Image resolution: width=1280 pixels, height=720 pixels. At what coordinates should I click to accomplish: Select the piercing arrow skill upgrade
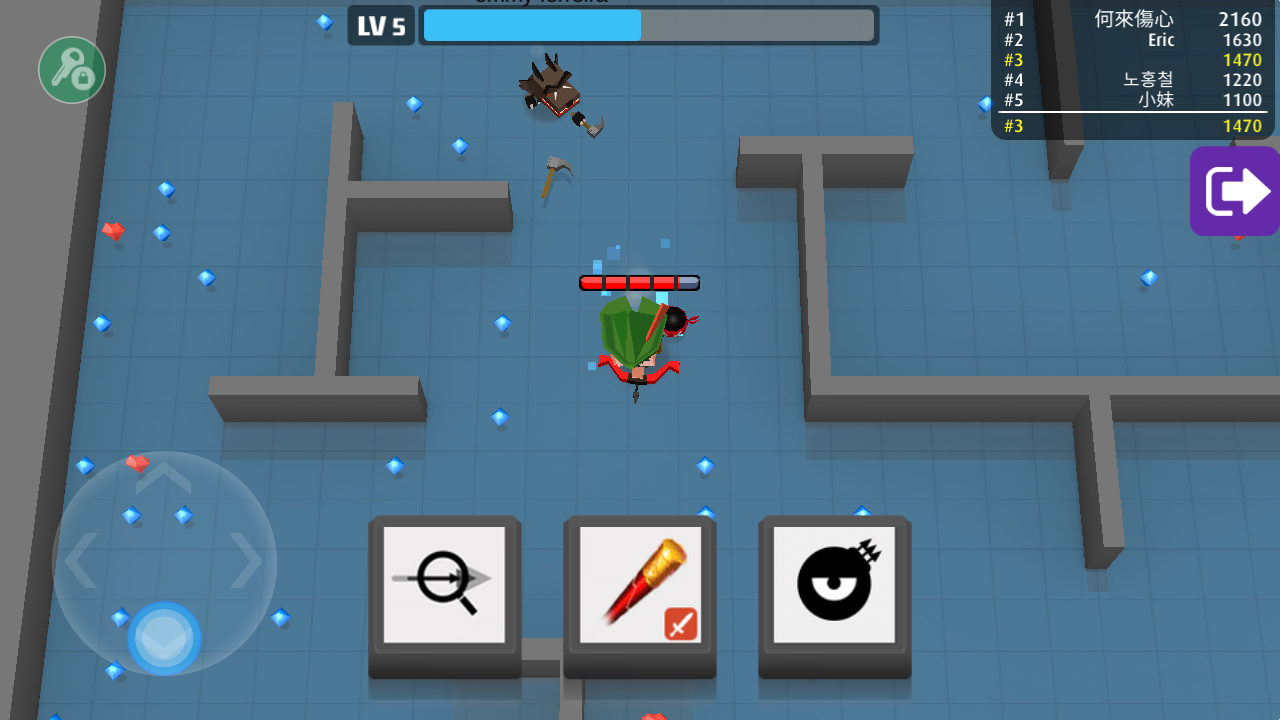tap(444, 585)
